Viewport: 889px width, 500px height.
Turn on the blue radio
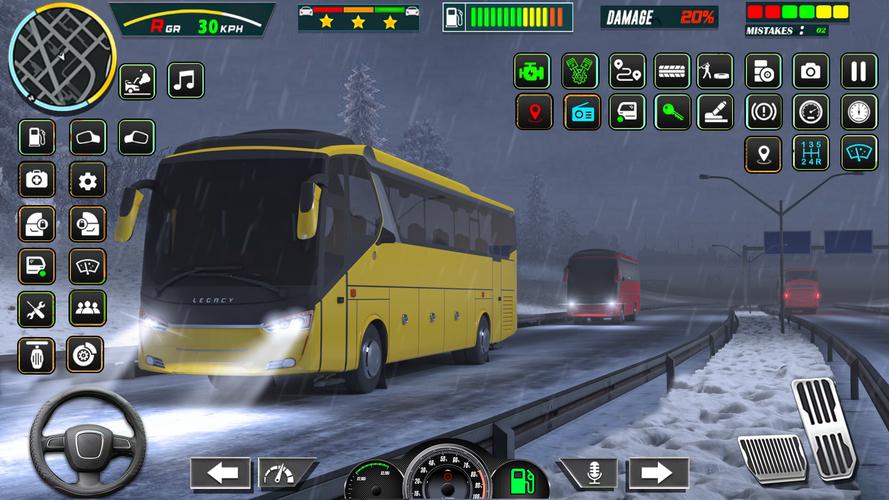580,112
